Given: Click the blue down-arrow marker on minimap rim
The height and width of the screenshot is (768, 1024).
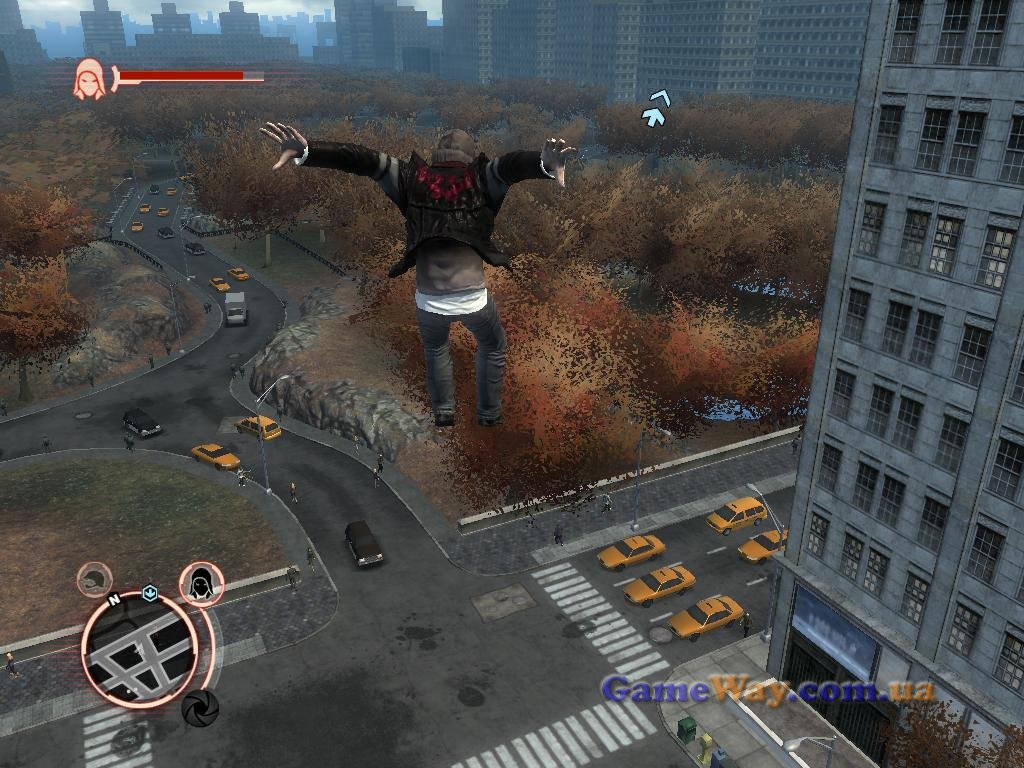Looking at the screenshot, I should pos(150,591).
